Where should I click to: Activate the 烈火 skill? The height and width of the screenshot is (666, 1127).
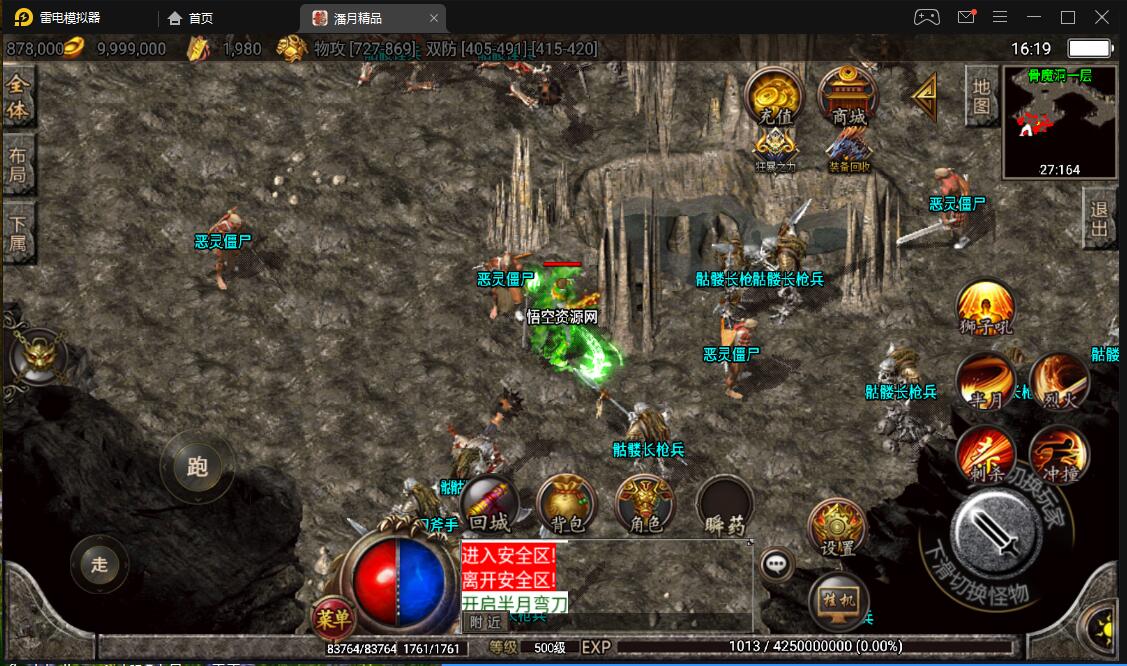pos(1059,382)
